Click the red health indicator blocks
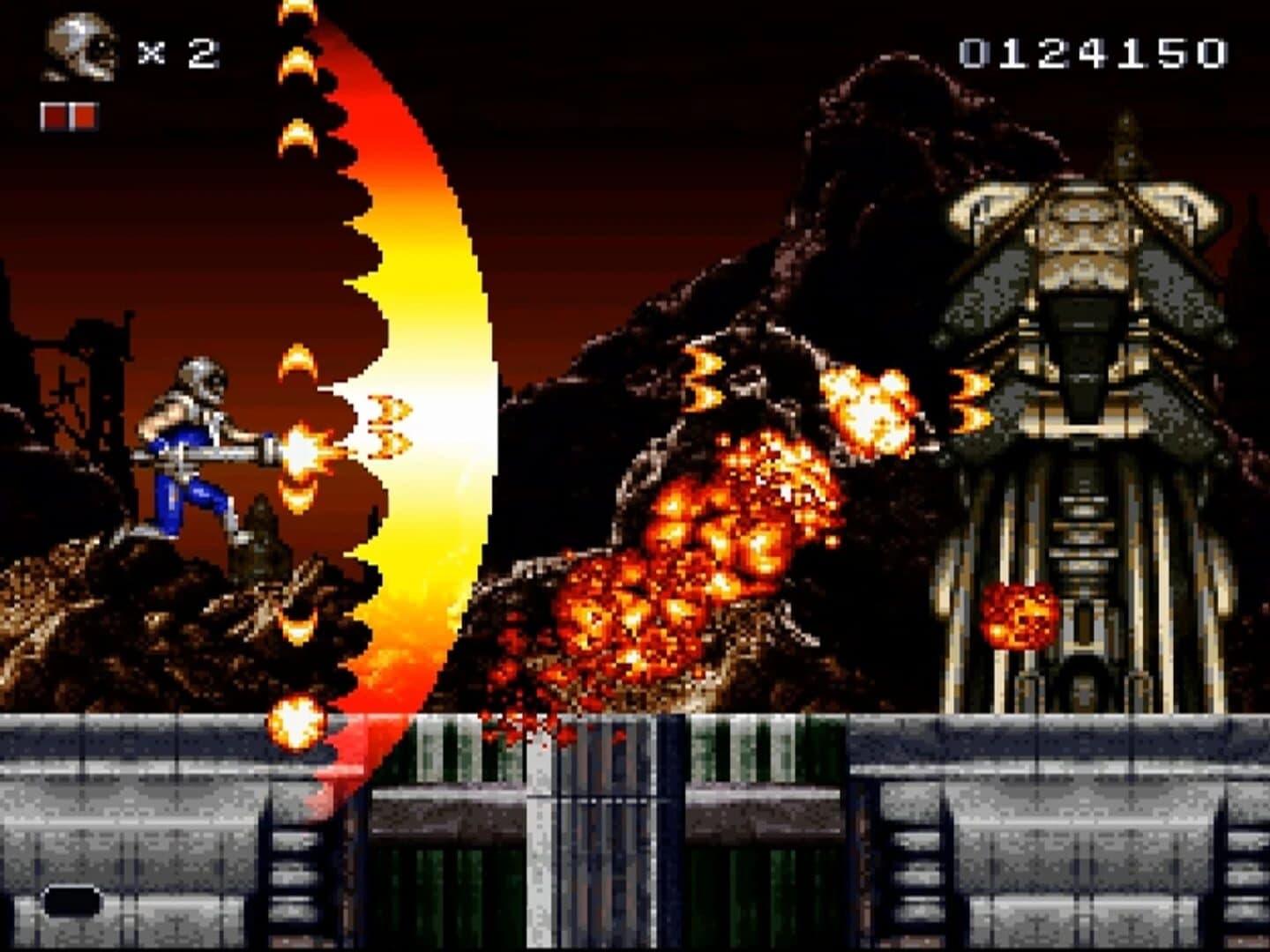 coord(71,113)
